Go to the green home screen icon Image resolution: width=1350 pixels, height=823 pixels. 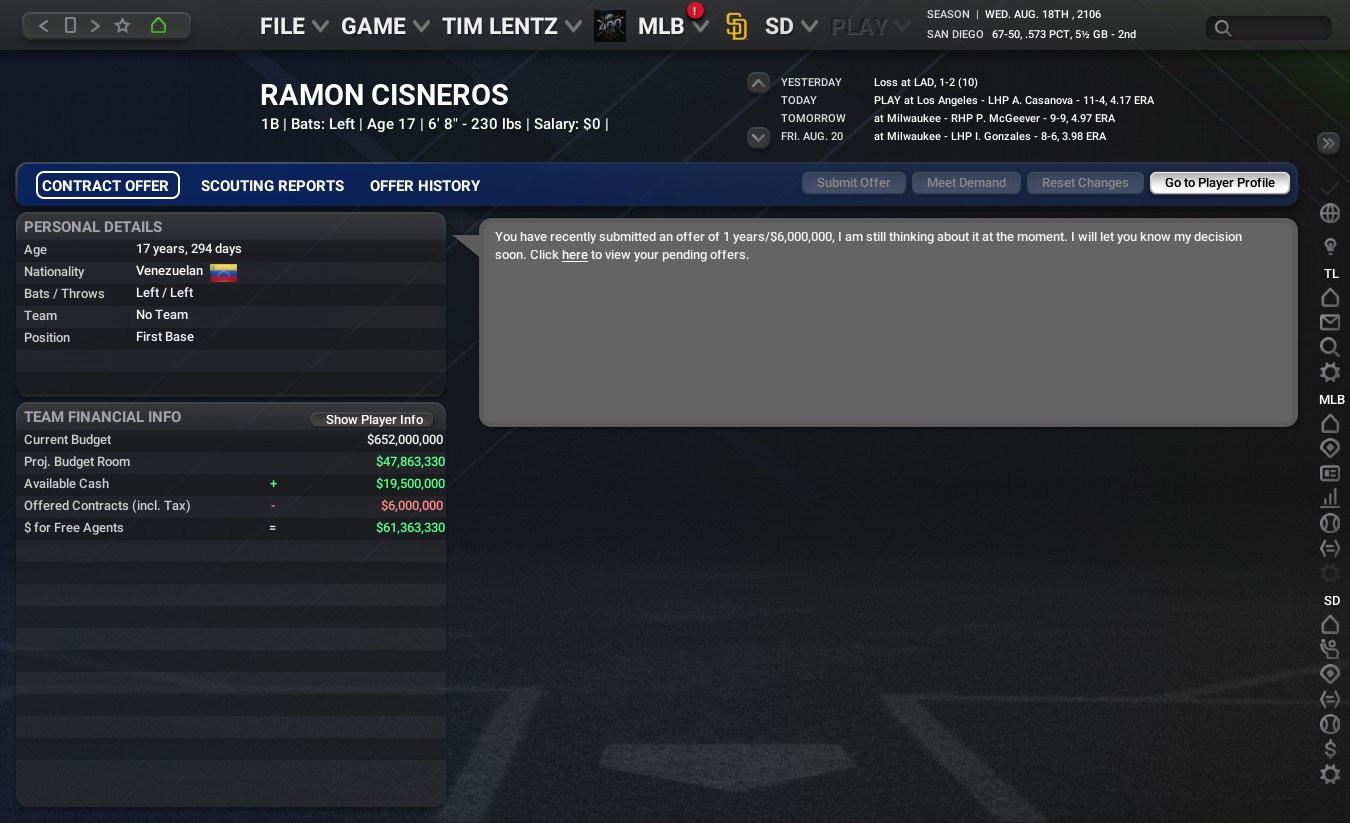pyautogui.click(x=158, y=26)
